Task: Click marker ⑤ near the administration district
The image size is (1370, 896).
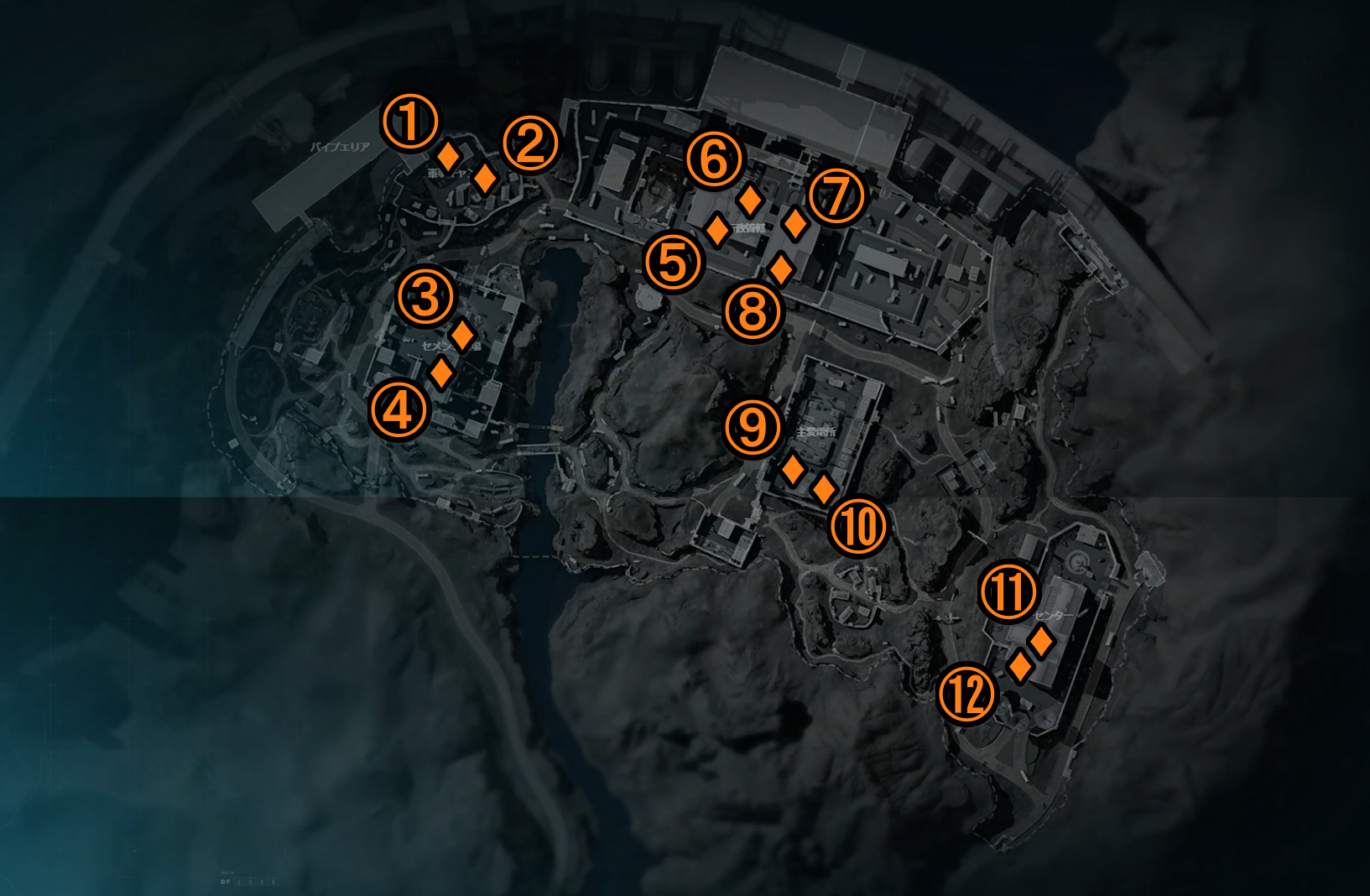Action: pyautogui.click(x=671, y=263)
